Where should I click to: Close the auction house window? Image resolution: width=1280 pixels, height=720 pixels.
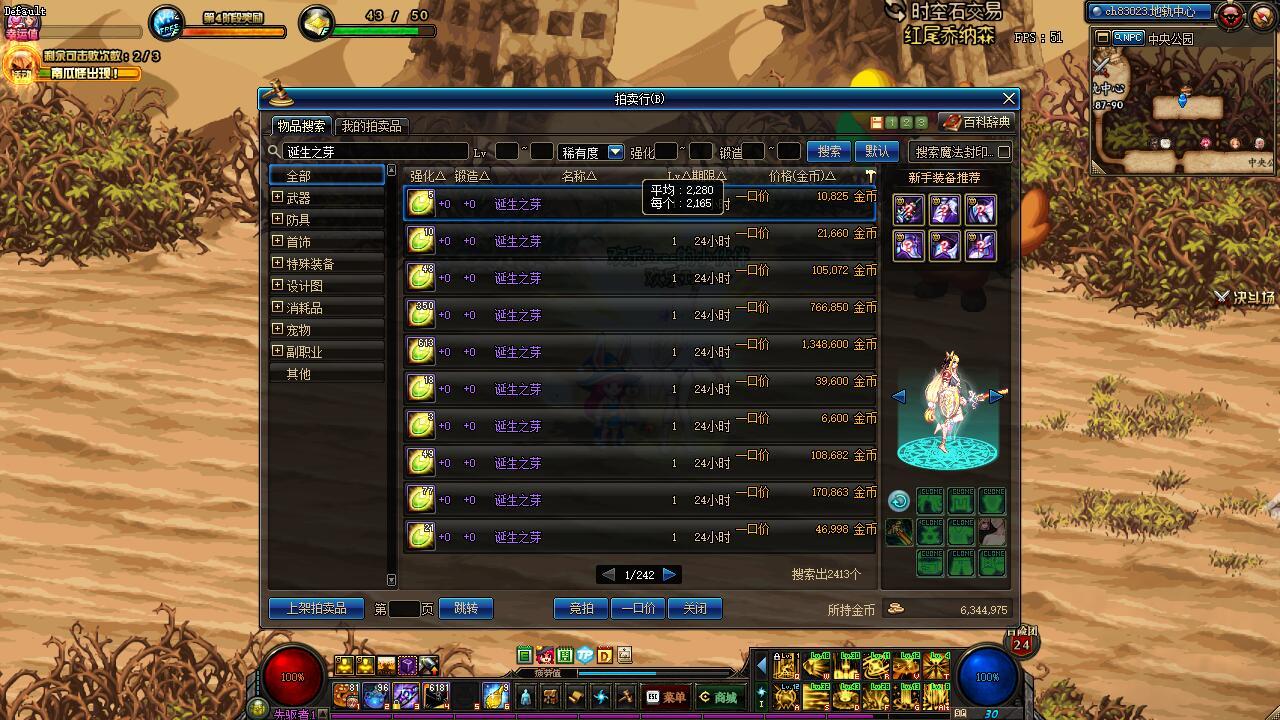(1009, 98)
